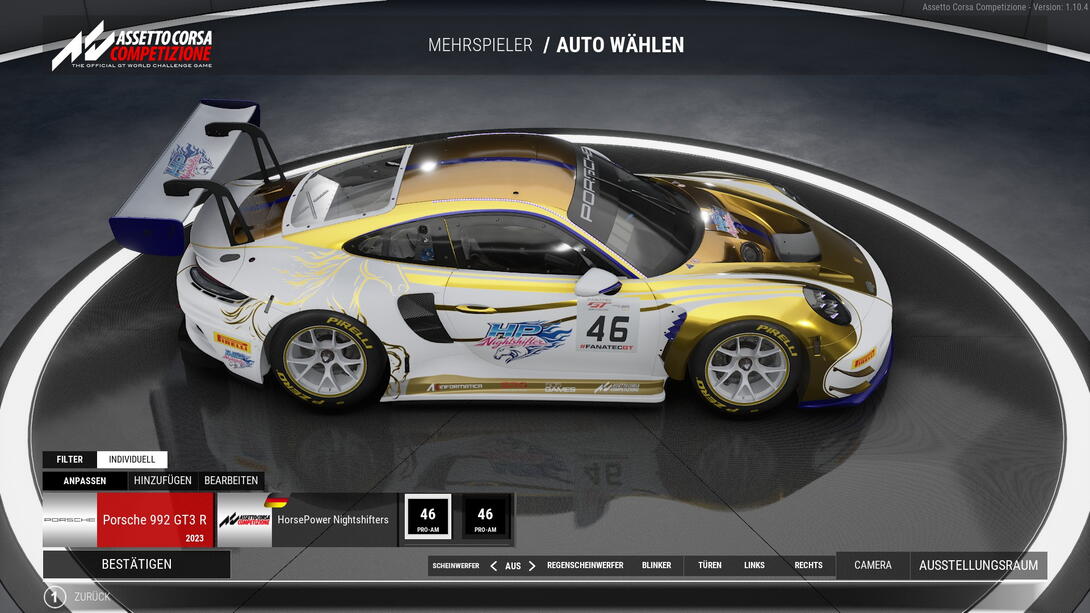This screenshot has width=1090, height=613.
Task: Choose the HorsePower Nightshifters team entry
Action: click(306, 520)
